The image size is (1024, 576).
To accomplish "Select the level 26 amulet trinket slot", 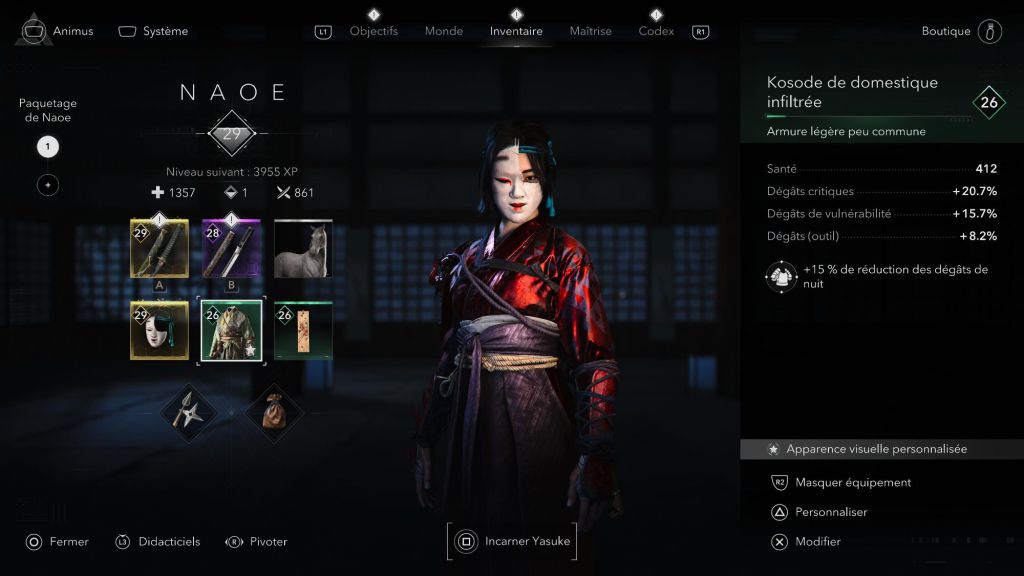I will pos(303,330).
